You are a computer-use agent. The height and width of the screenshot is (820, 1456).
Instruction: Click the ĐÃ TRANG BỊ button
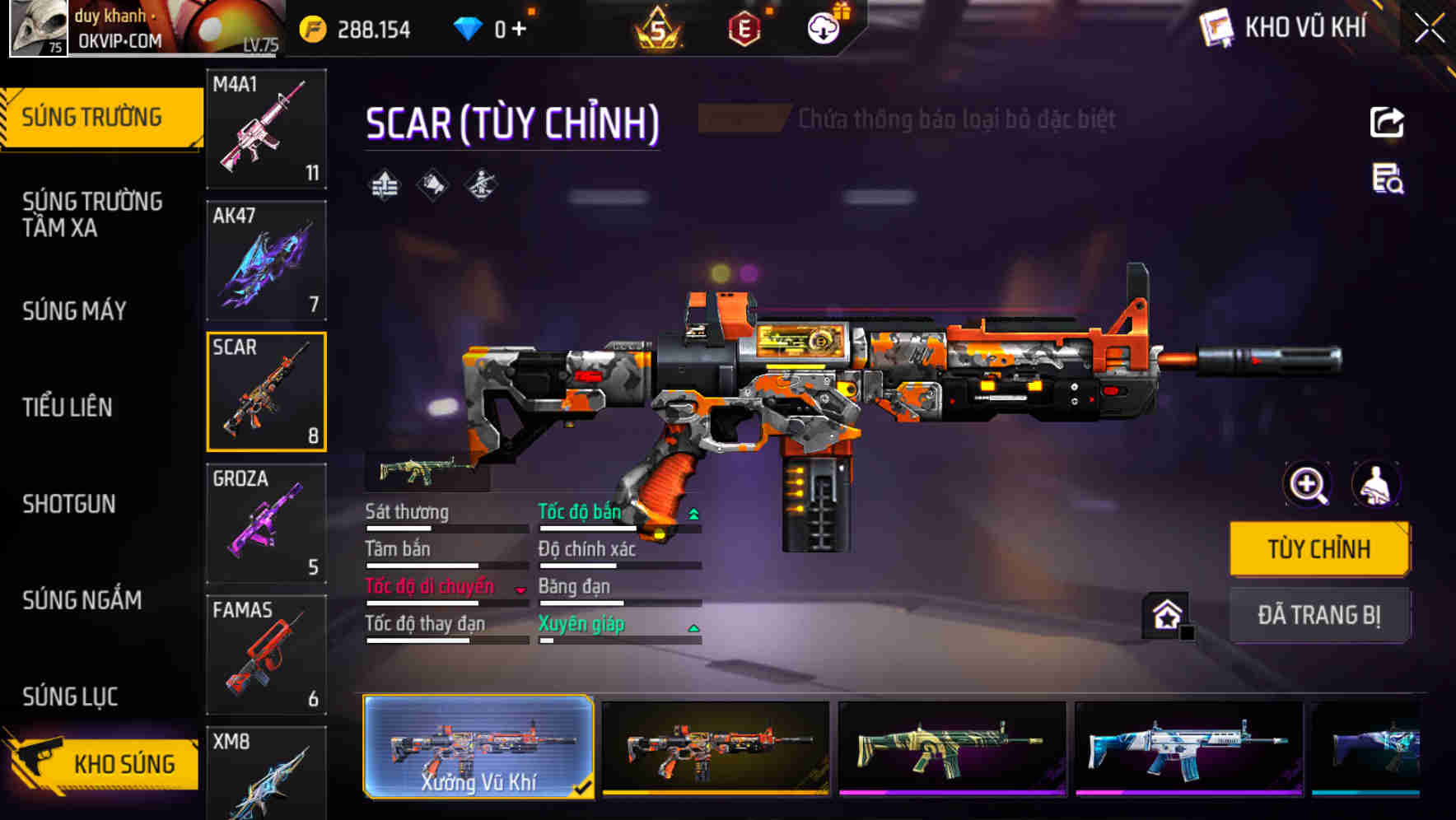pyautogui.click(x=1319, y=614)
